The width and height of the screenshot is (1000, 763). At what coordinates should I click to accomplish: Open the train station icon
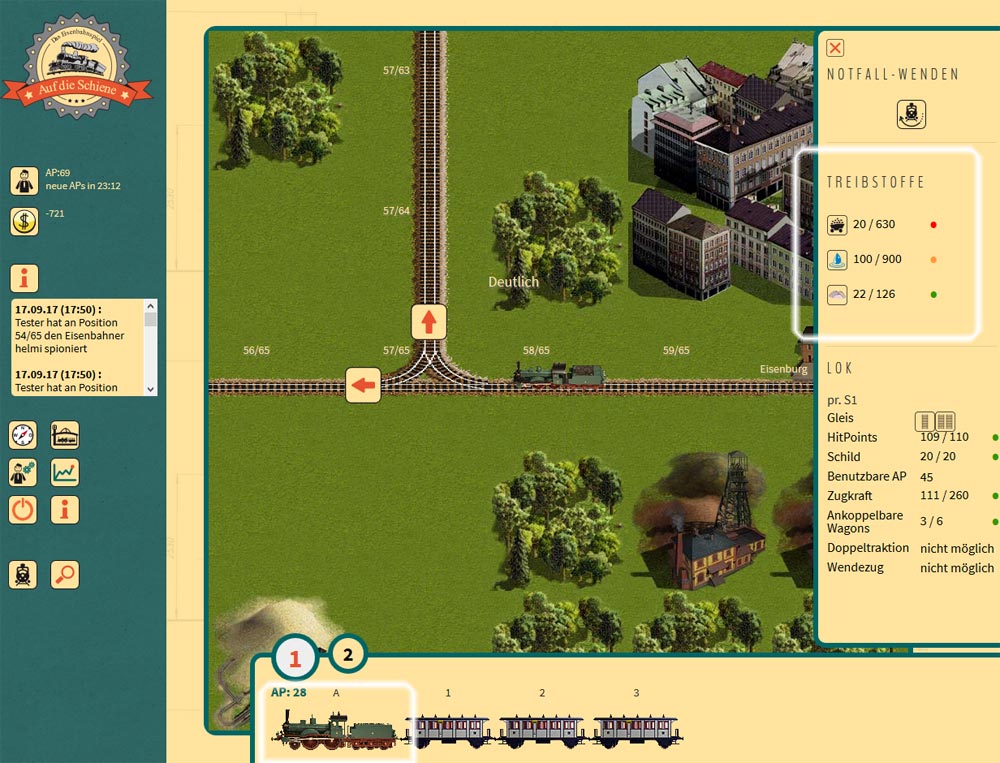tap(65, 435)
